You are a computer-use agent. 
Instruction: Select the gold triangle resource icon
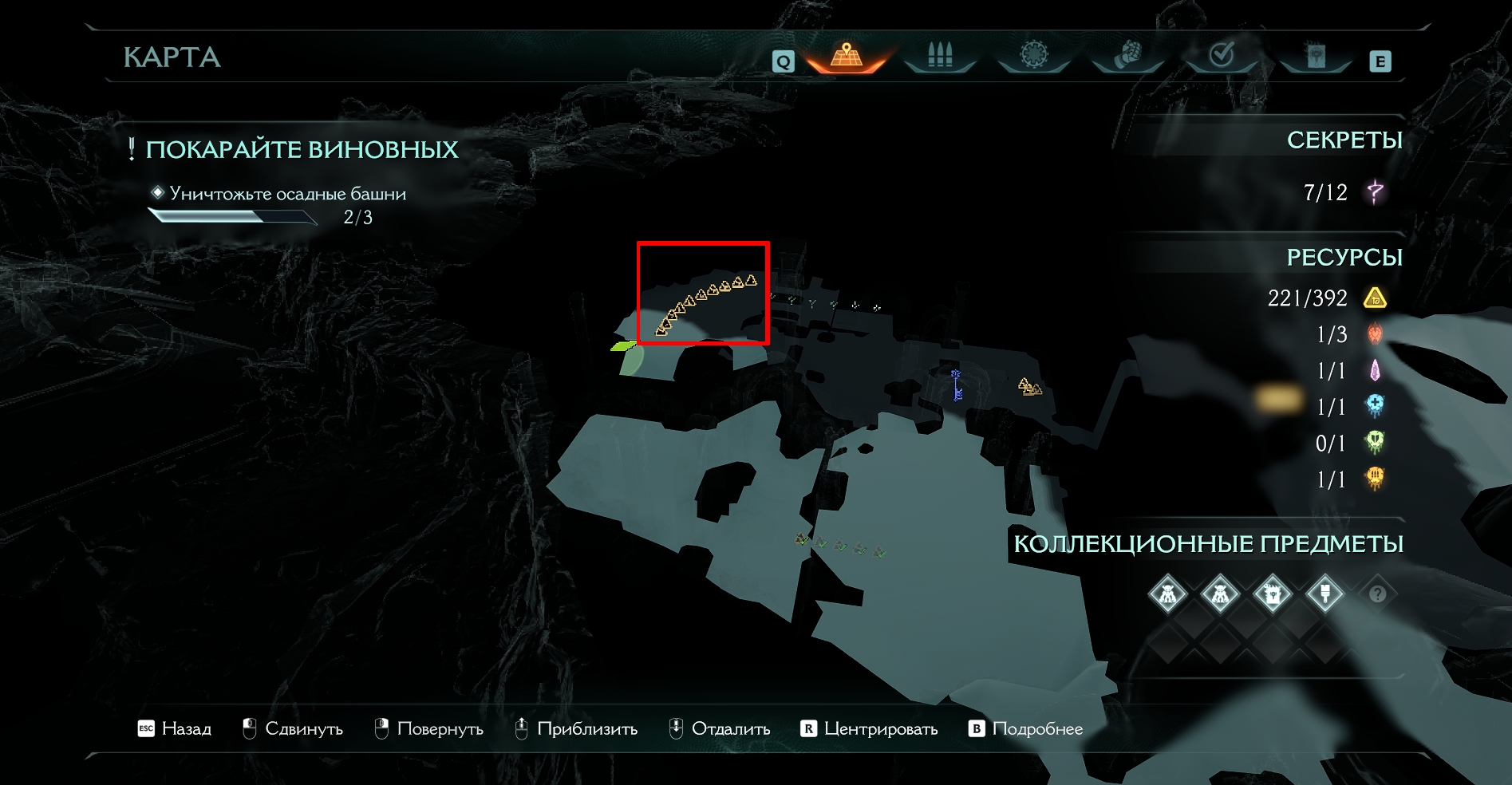(x=1375, y=298)
